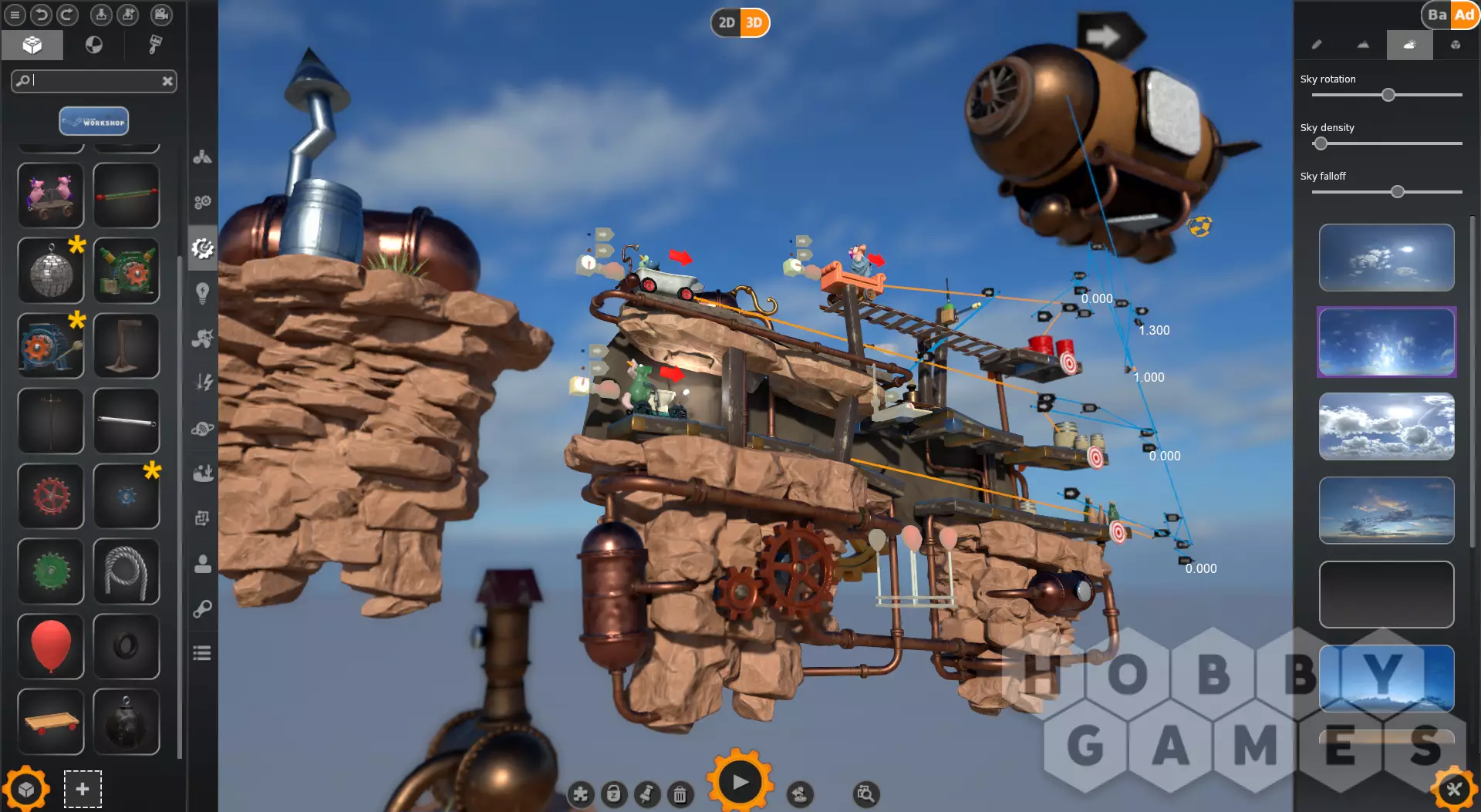Adjust the Sky falloff slider
The height and width of the screenshot is (812, 1481).
click(x=1397, y=192)
